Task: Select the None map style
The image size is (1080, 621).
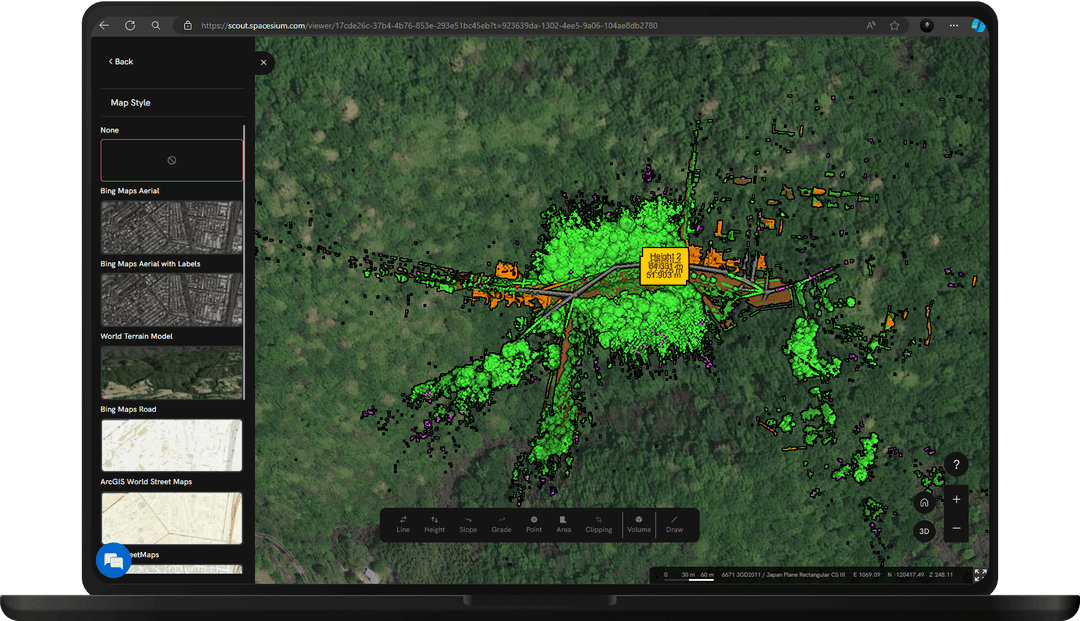Action: [x=171, y=160]
